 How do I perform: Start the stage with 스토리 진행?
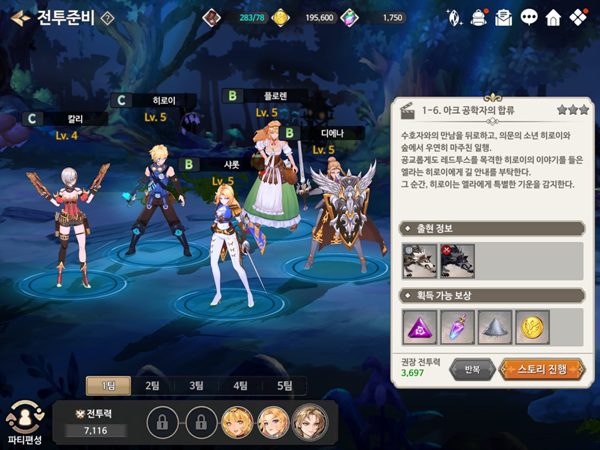coord(540,368)
